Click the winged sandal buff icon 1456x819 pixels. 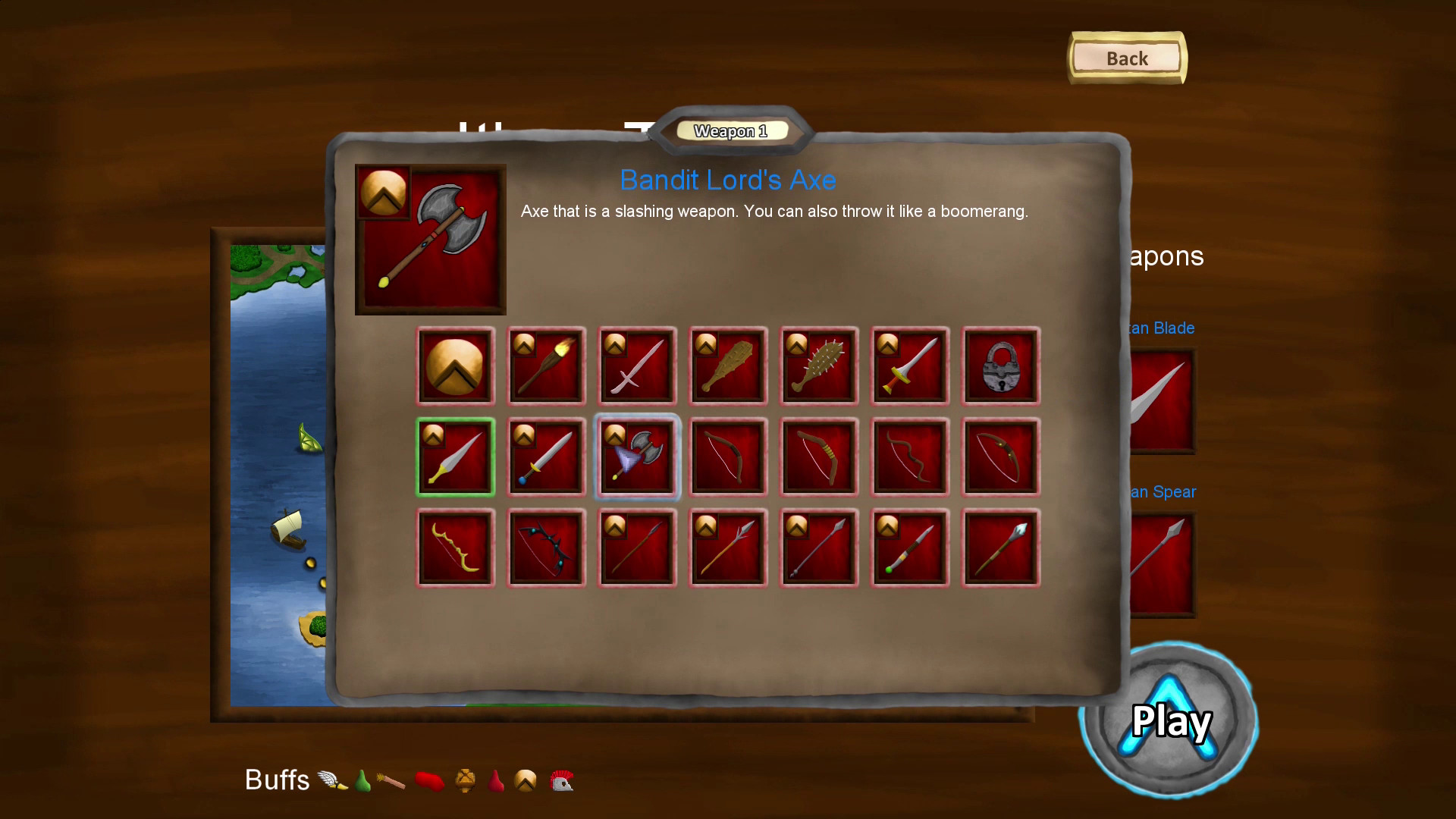click(331, 779)
